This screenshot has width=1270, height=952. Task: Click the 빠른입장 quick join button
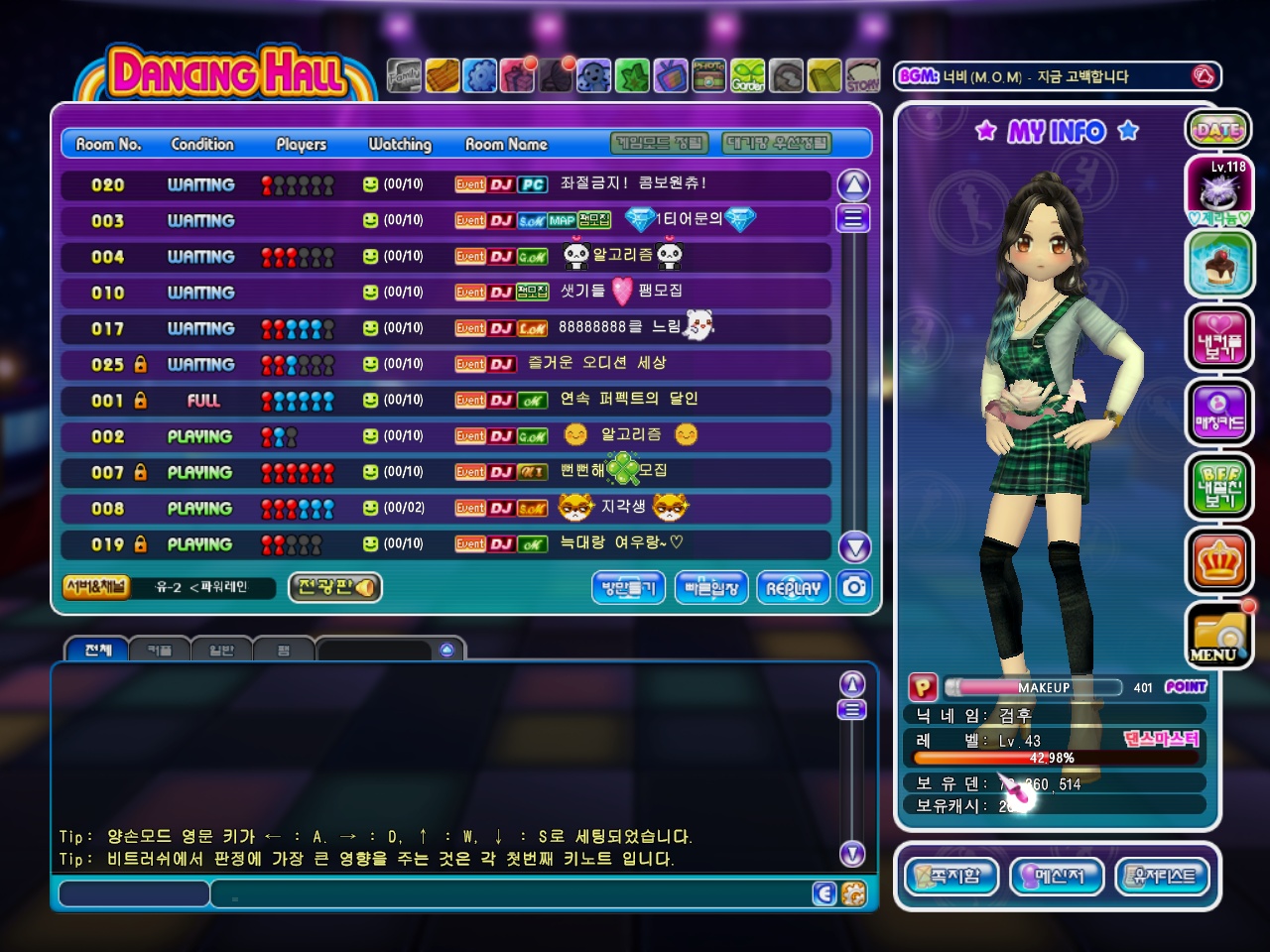coord(711,587)
